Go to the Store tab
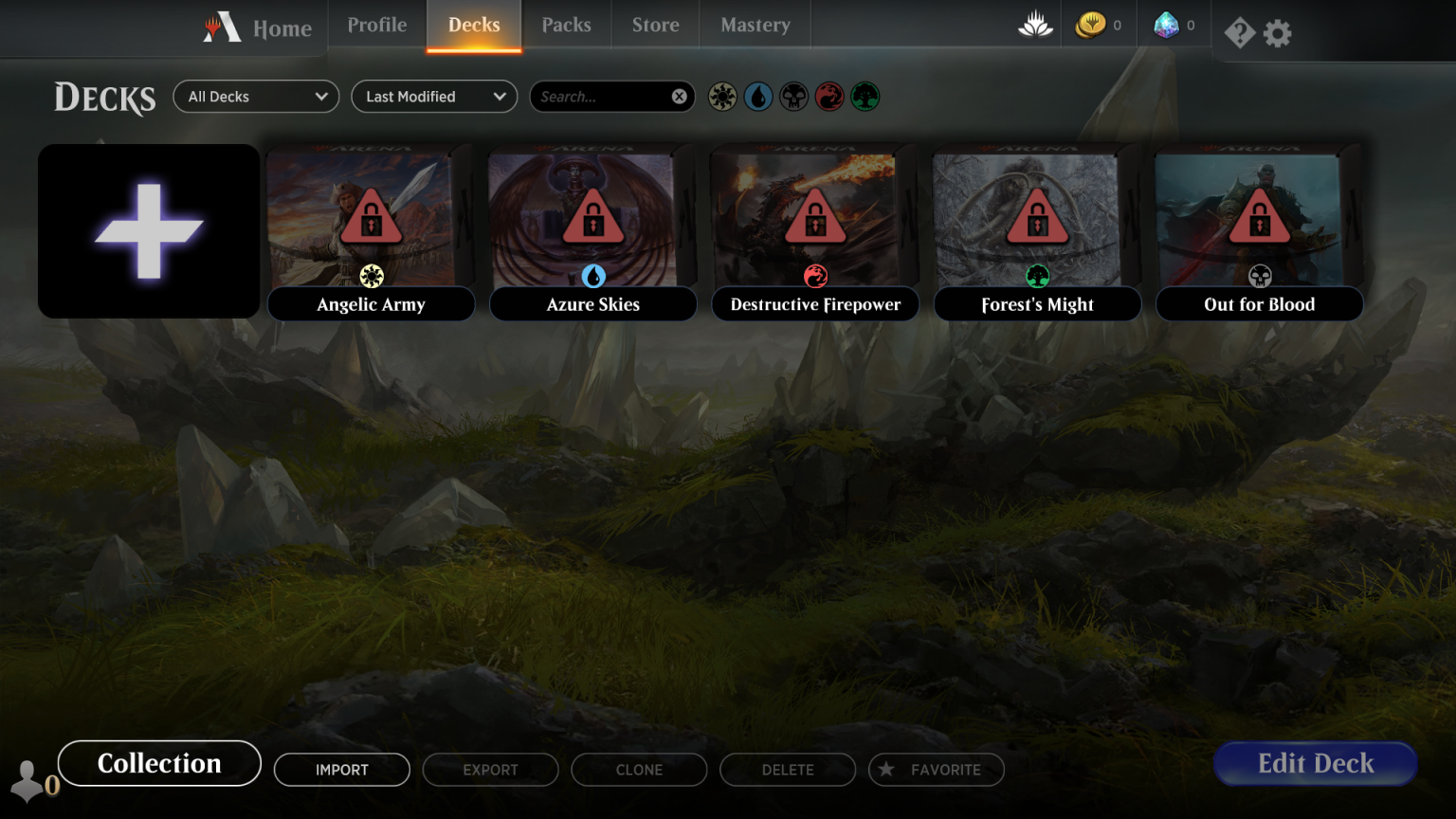The height and width of the screenshot is (819, 1456). (x=655, y=25)
